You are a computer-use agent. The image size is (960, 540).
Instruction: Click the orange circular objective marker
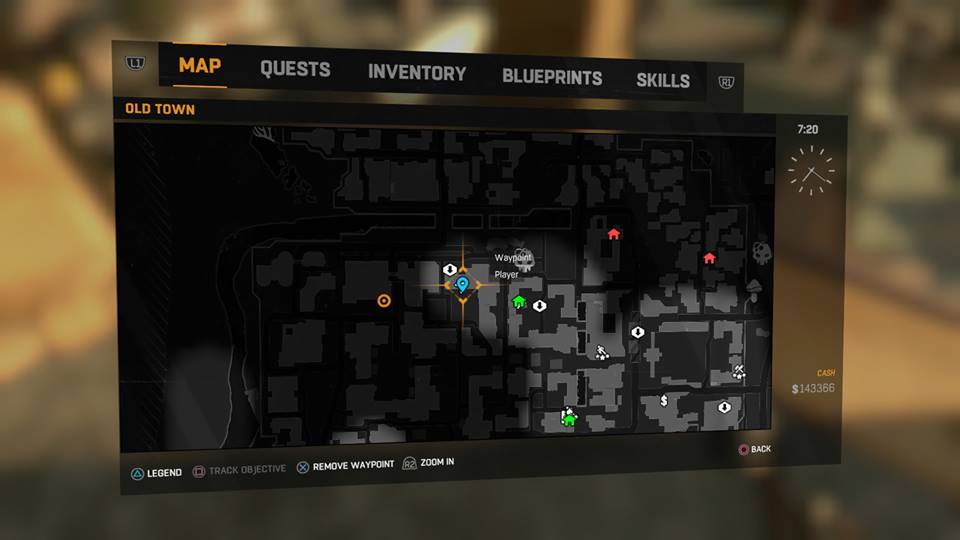(383, 300)
